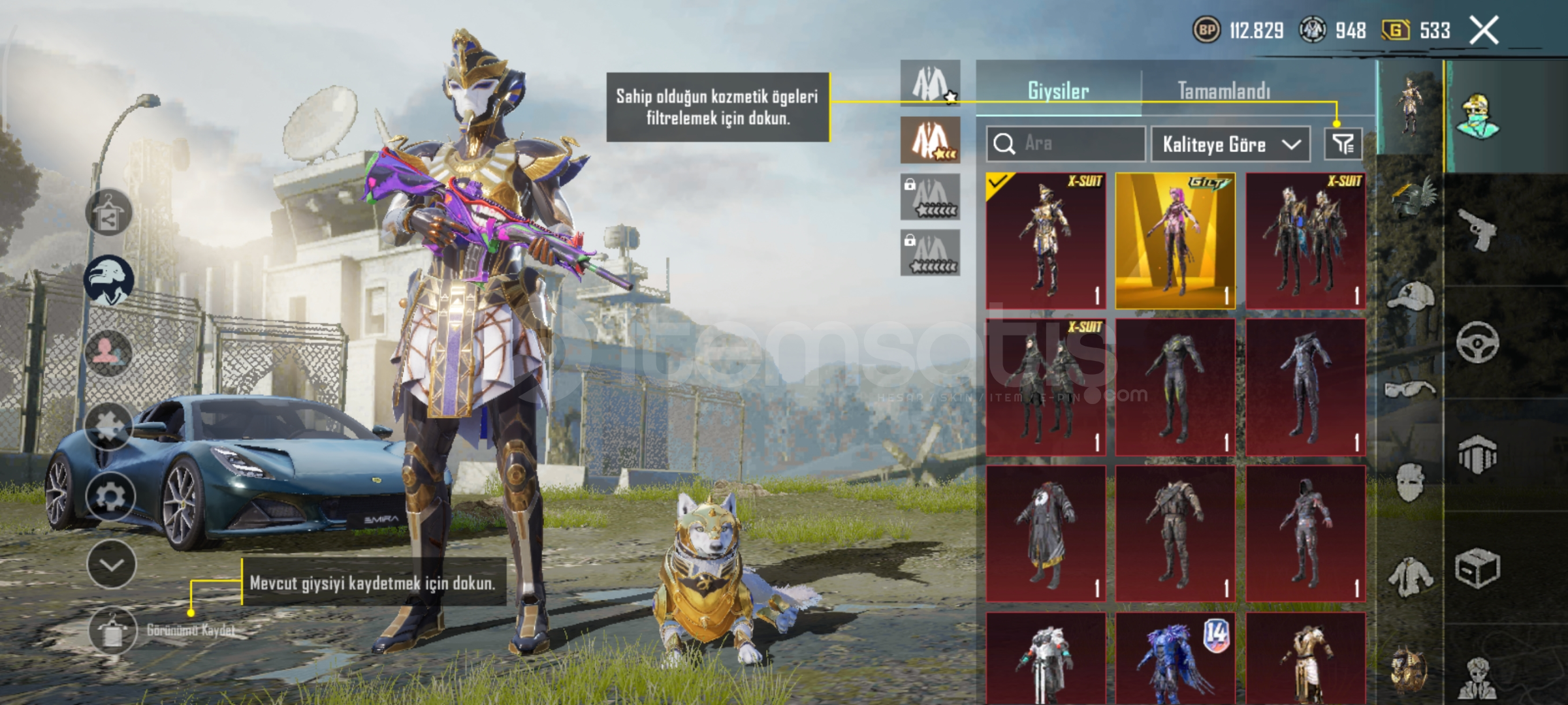The image size is (1568, 705).
Task: Select the first outfit preset suit icon
Action: [x=930, y=84]
